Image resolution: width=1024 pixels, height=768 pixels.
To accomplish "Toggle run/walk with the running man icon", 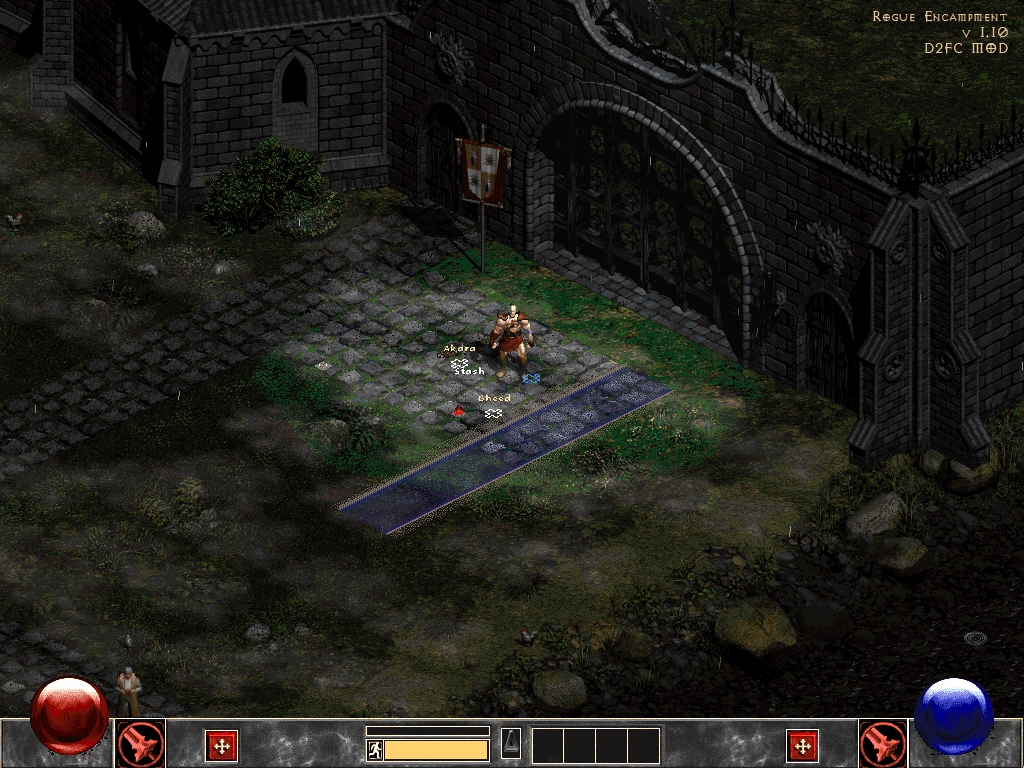I will coord(375,750).
